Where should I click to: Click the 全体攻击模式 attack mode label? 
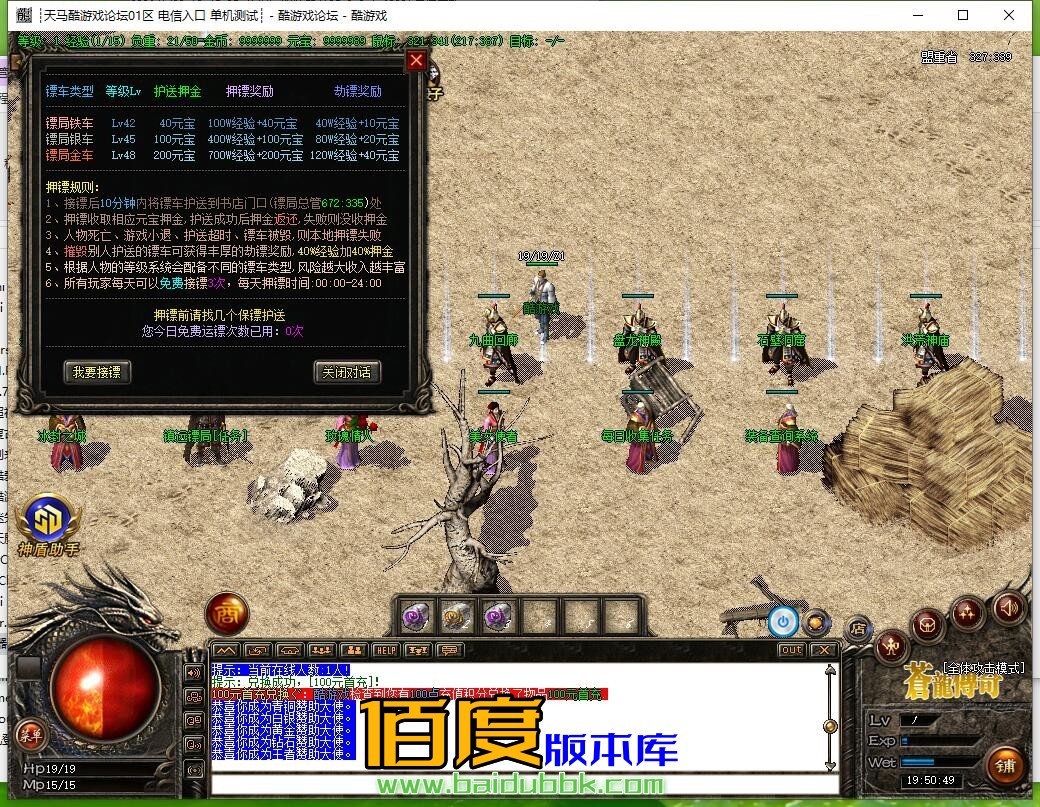[983, 667]
